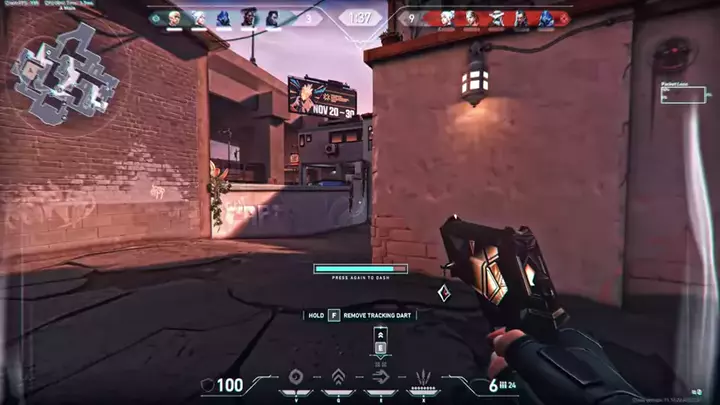
Task: Use the Updraft chevrons ability
Action: pyautogui.click(x=338, y=379)
